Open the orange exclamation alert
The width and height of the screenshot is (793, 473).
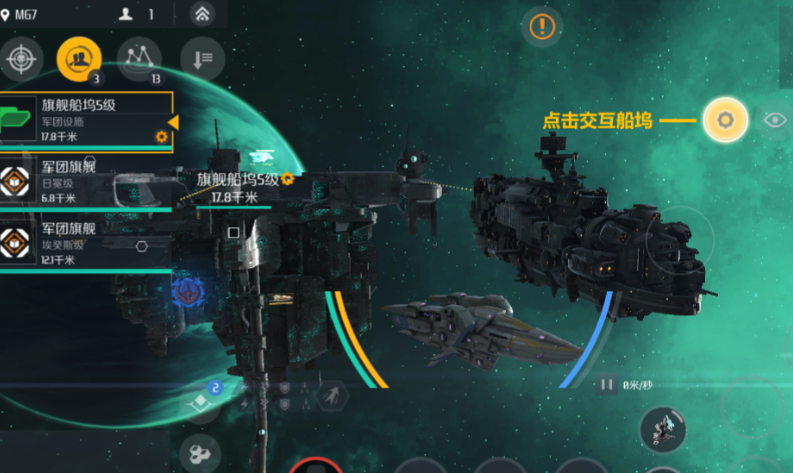click(x=544, y=26)
